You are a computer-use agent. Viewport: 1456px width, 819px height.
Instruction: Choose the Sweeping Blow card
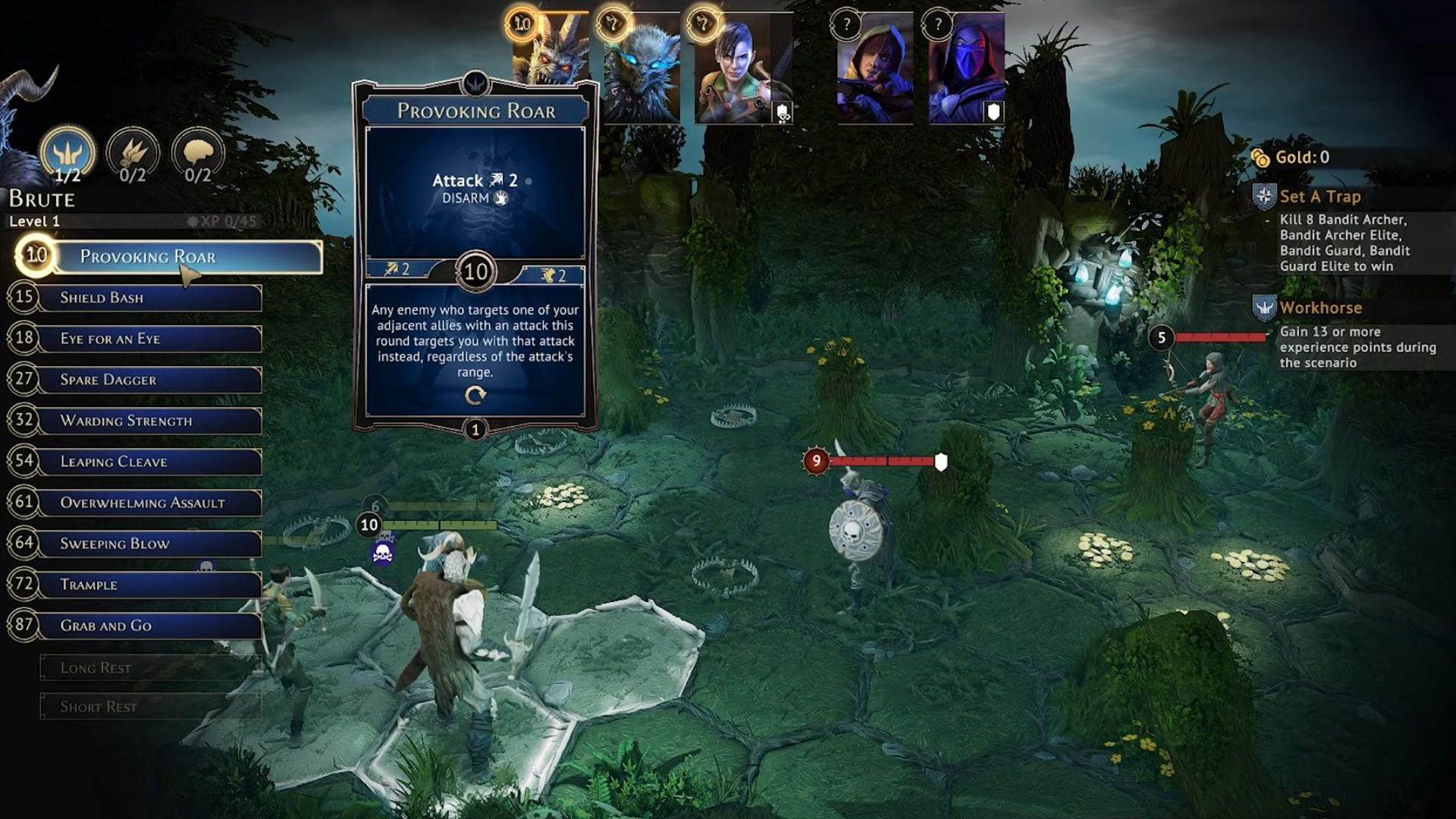(152, 544)
